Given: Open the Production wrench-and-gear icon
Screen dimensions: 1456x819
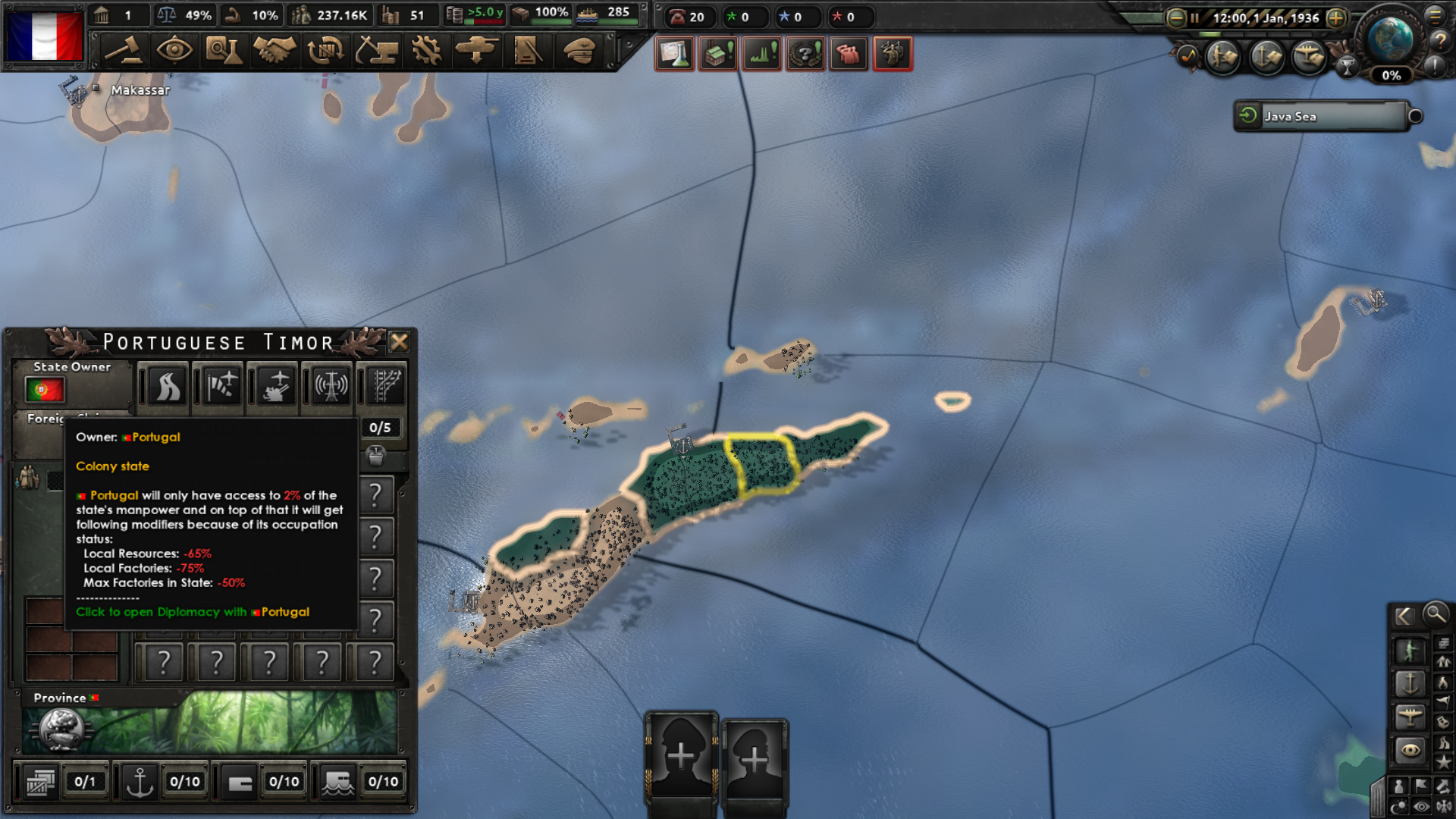Looking at the screenshot, I should point(428,53).
